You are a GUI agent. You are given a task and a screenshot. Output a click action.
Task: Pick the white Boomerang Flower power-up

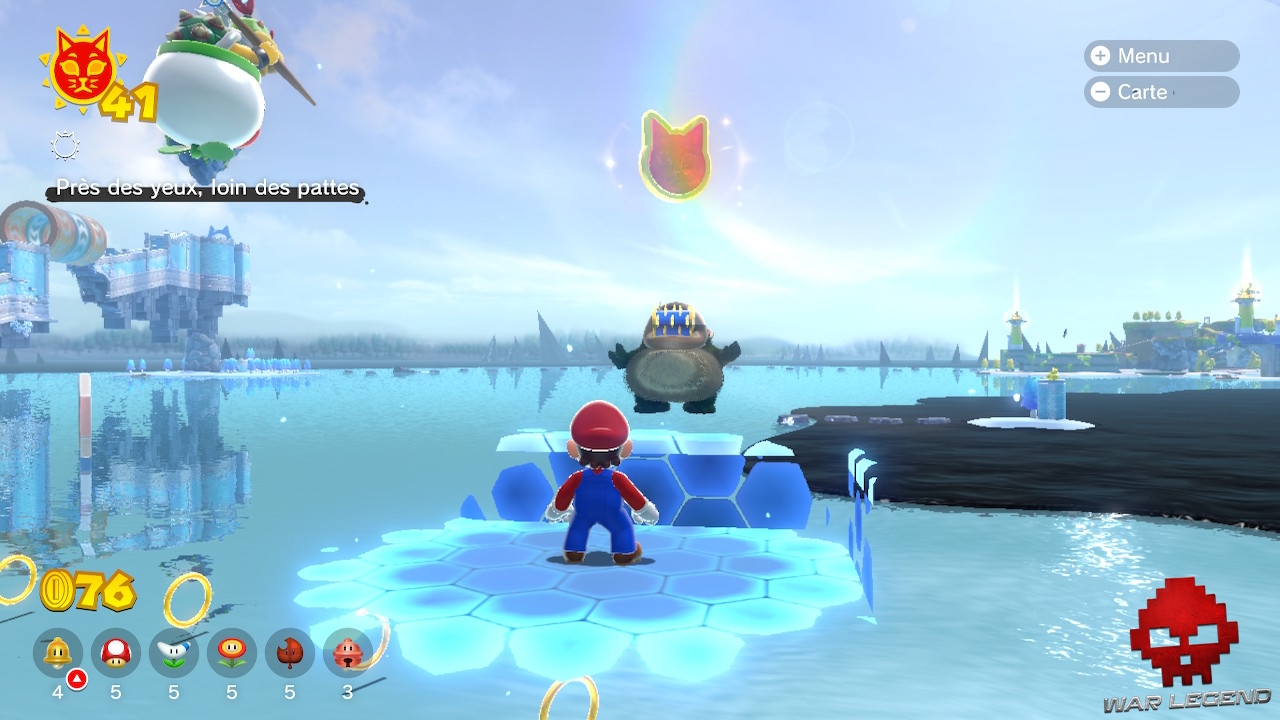pyautogui.click(x=174, y=653)
